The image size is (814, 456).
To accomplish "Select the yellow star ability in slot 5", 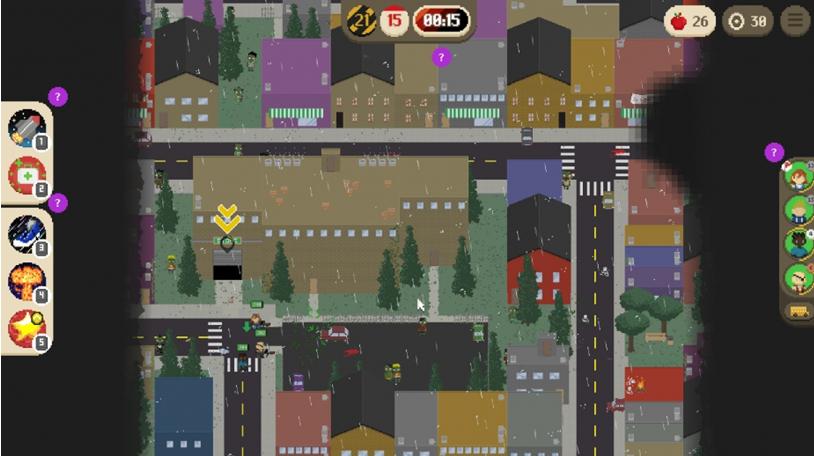I will (x=26, y=328).
